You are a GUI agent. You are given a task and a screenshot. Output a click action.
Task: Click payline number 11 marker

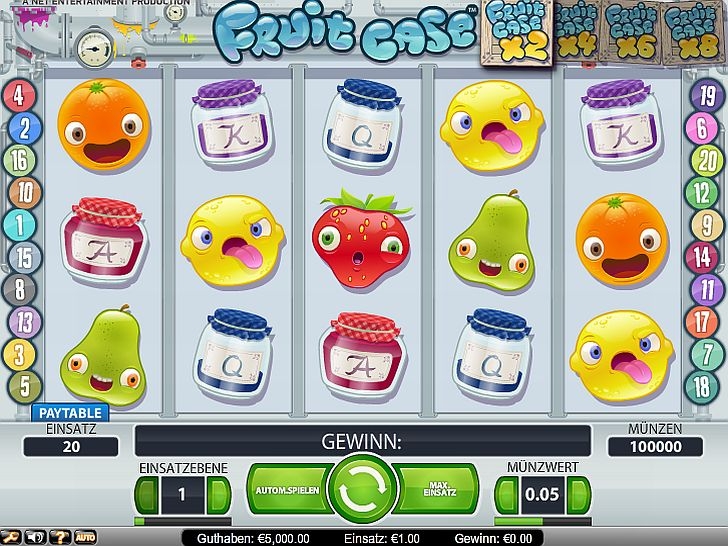706,289
